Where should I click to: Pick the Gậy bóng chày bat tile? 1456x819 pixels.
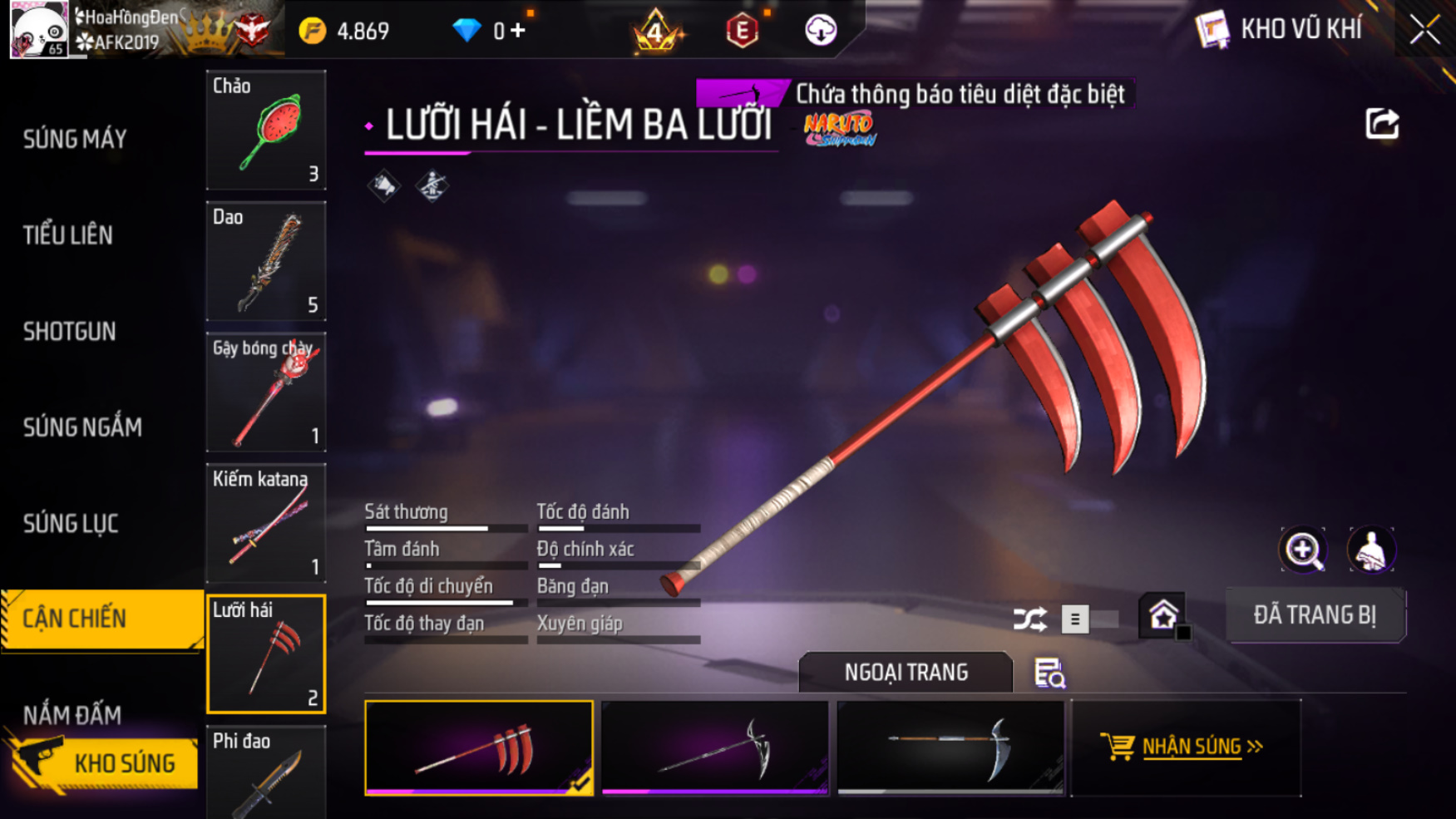click(266, 392)
